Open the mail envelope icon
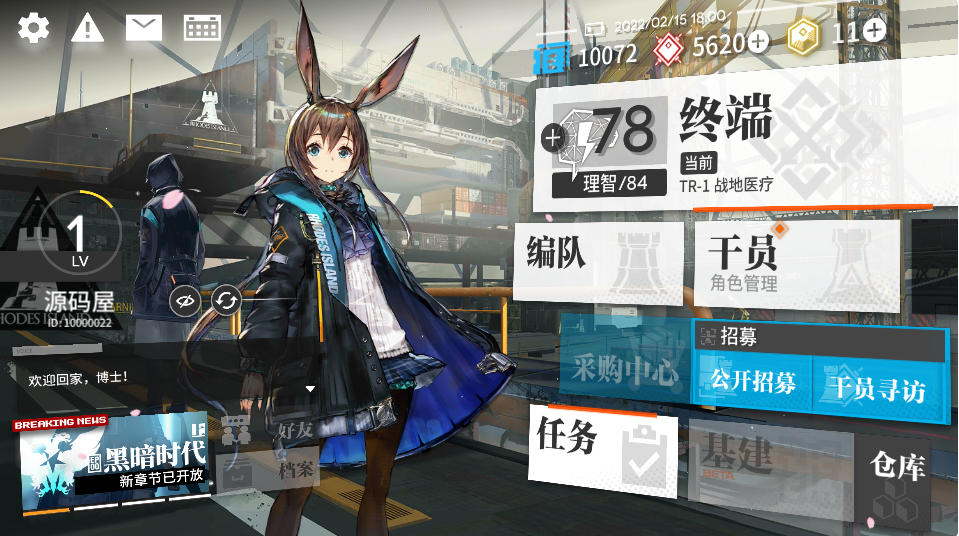Screen dimensions: 959x536 coord(144,27)
